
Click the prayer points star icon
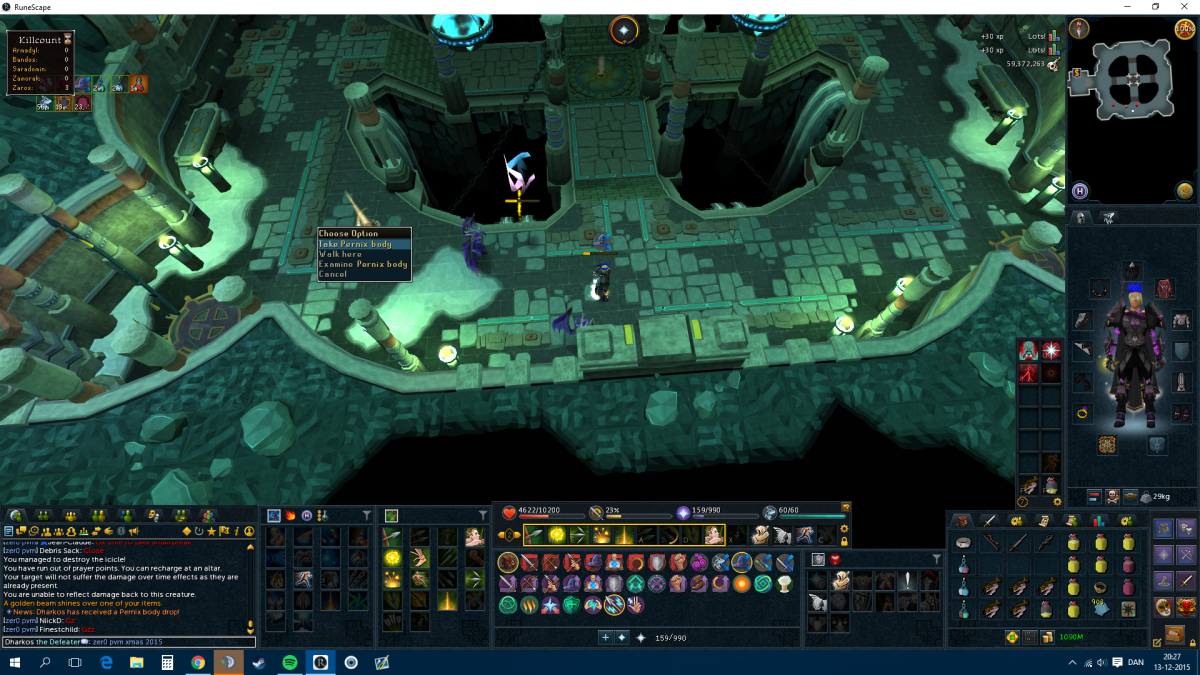(684, 512)
